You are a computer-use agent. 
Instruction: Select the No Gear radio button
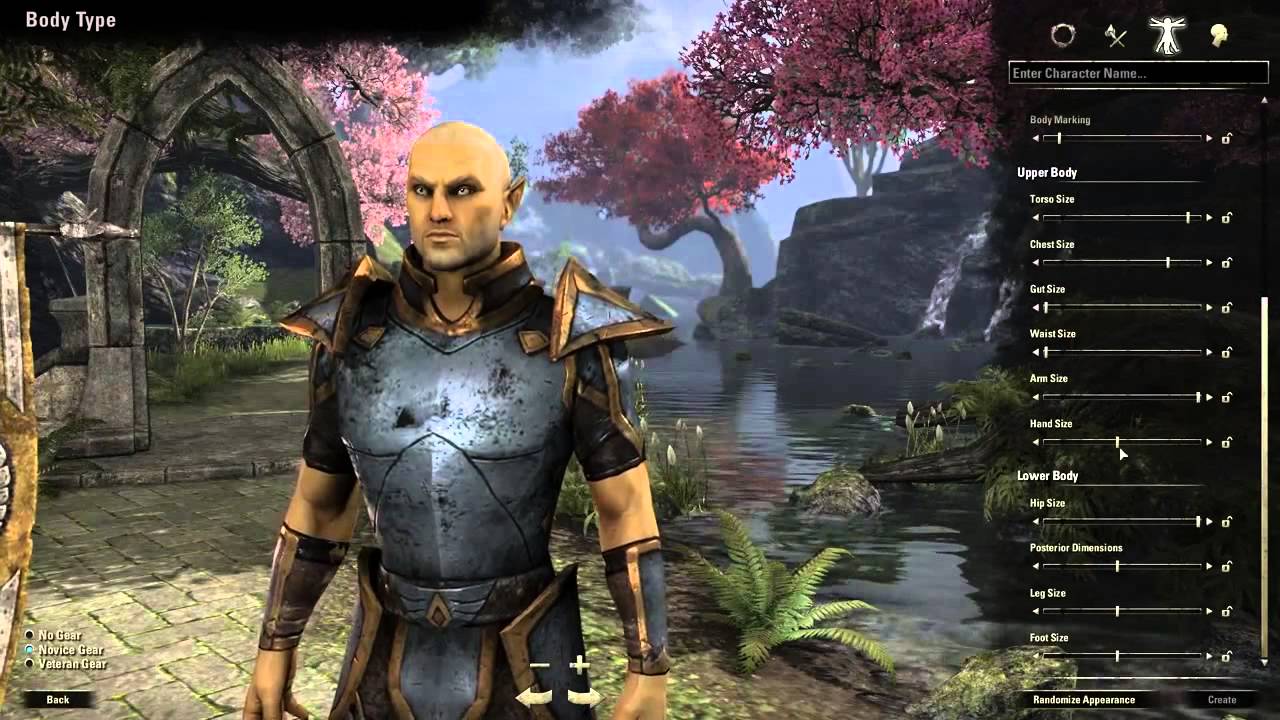31,634
